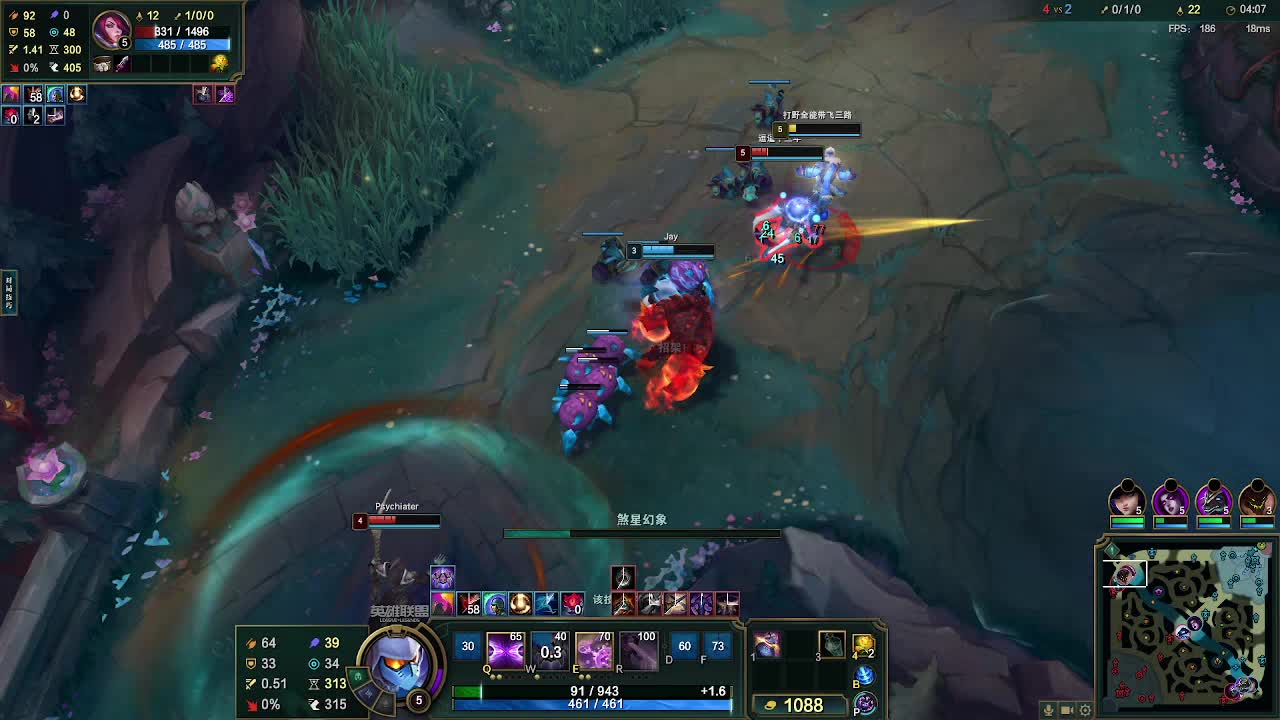
Task: Select the rightmost ally portrait, level 3
Action: coord(1256,499)
